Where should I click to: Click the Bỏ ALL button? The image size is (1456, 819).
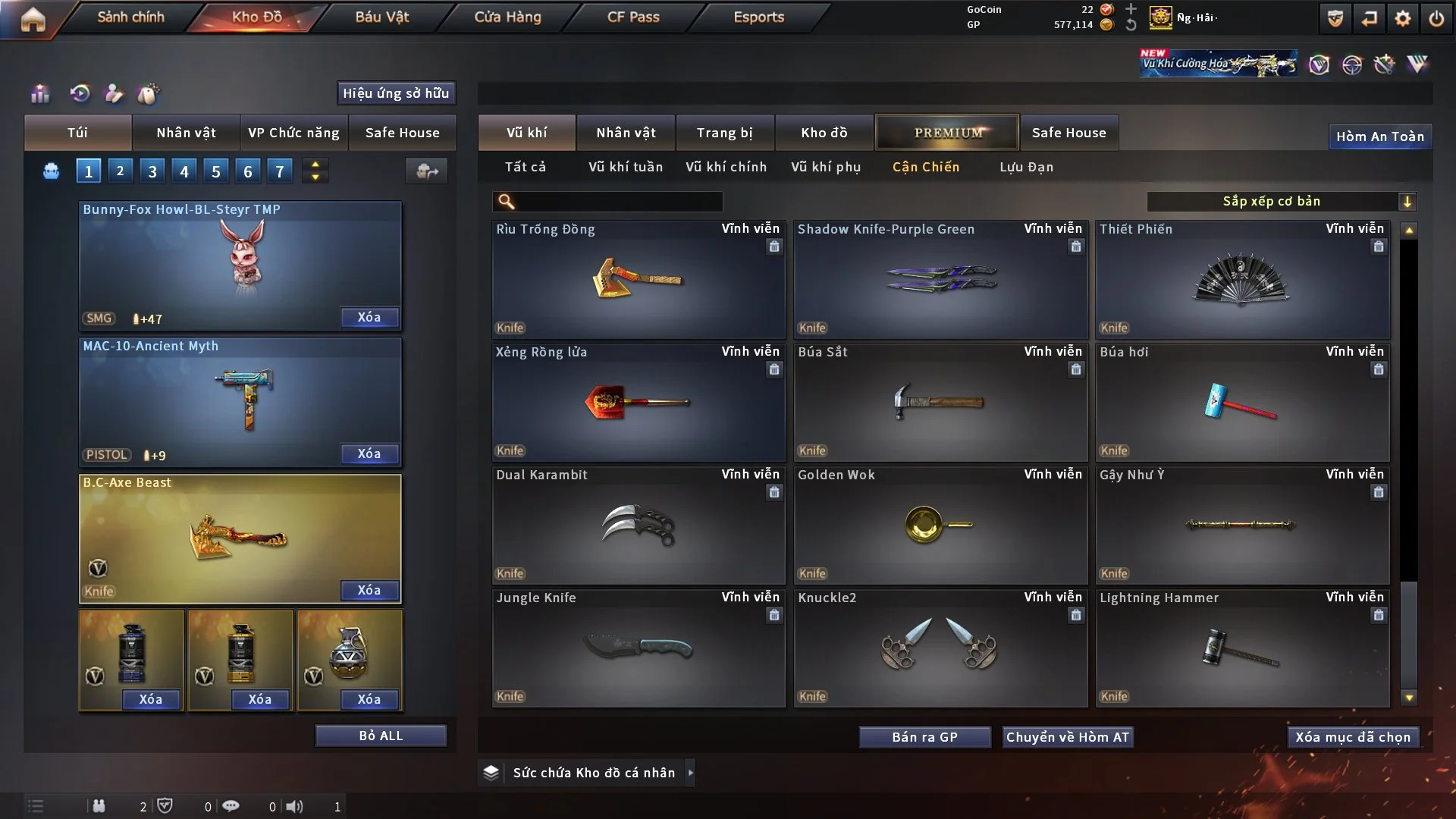[381, 736]
